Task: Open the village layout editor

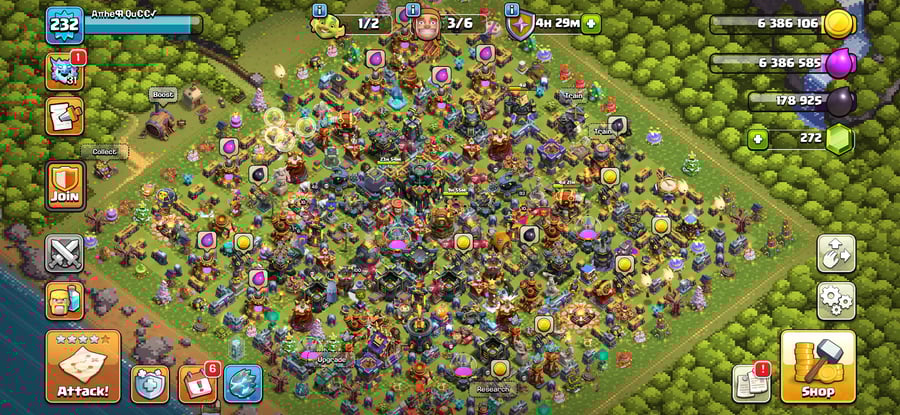Action: pos(835,254)
